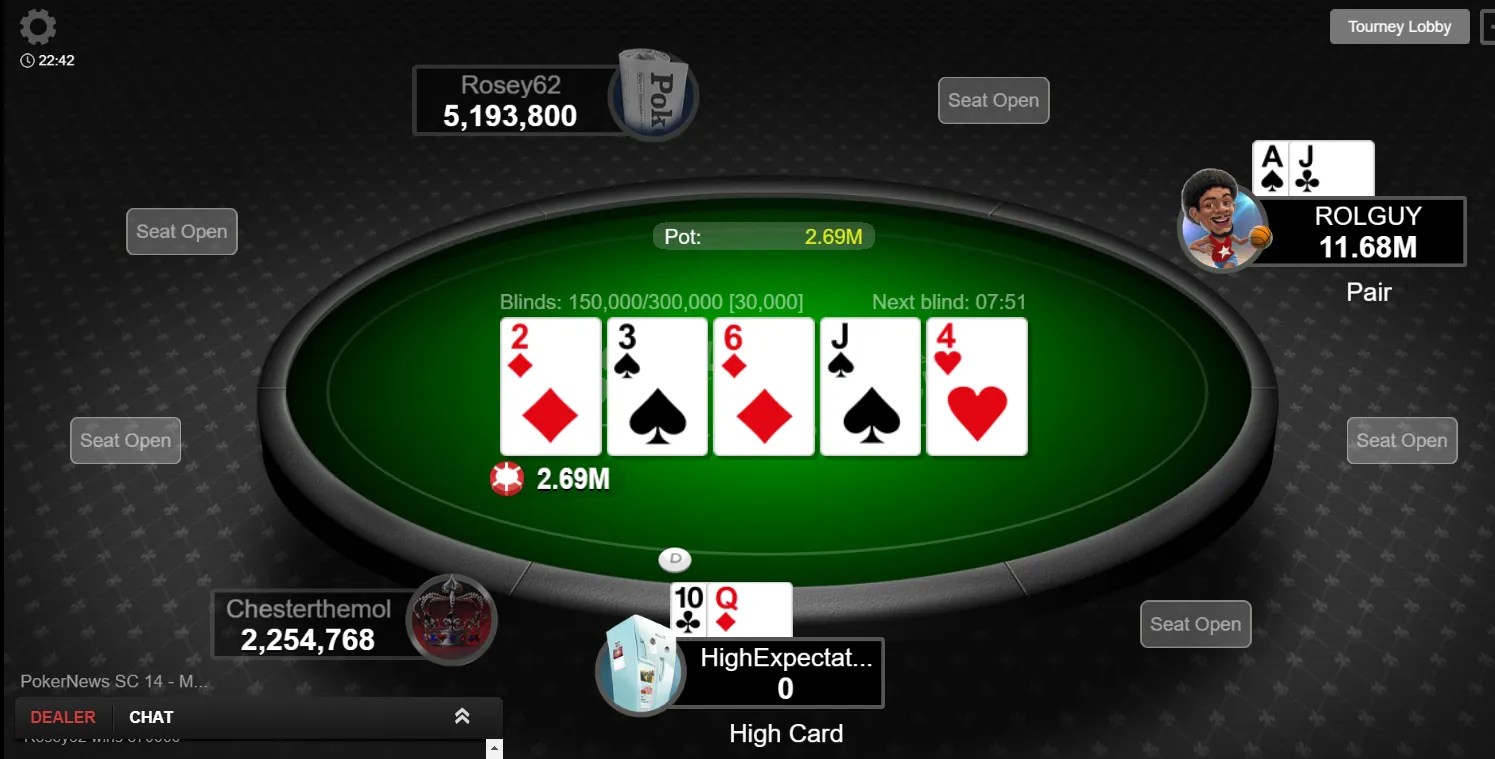Select Chesterthemol's player name panel

(308, 624)
